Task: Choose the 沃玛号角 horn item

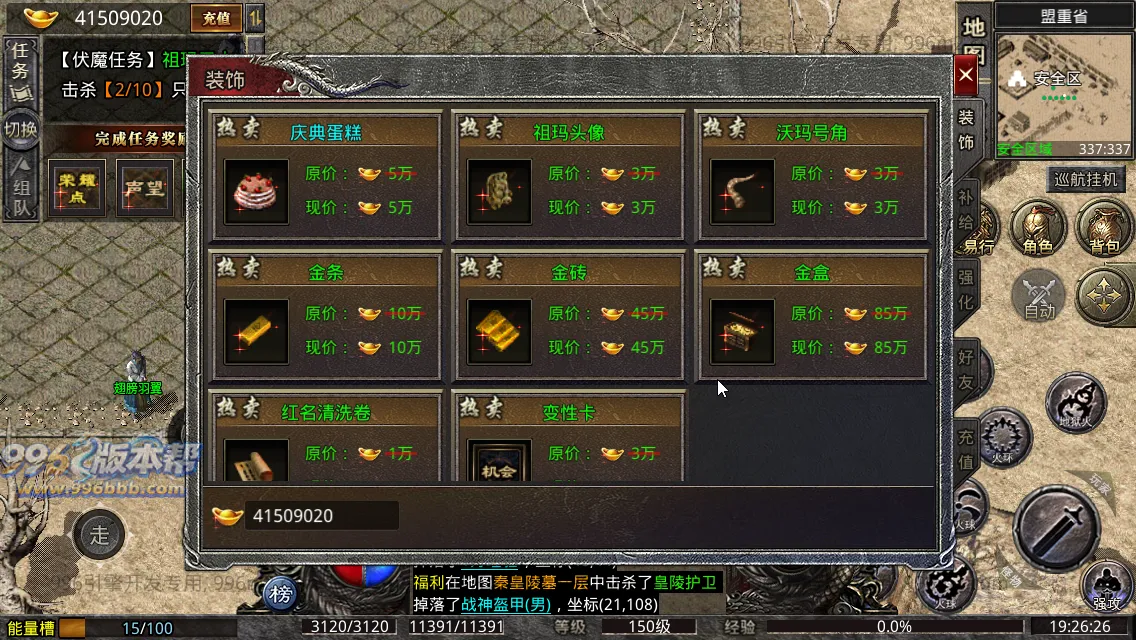Action: 743,192
